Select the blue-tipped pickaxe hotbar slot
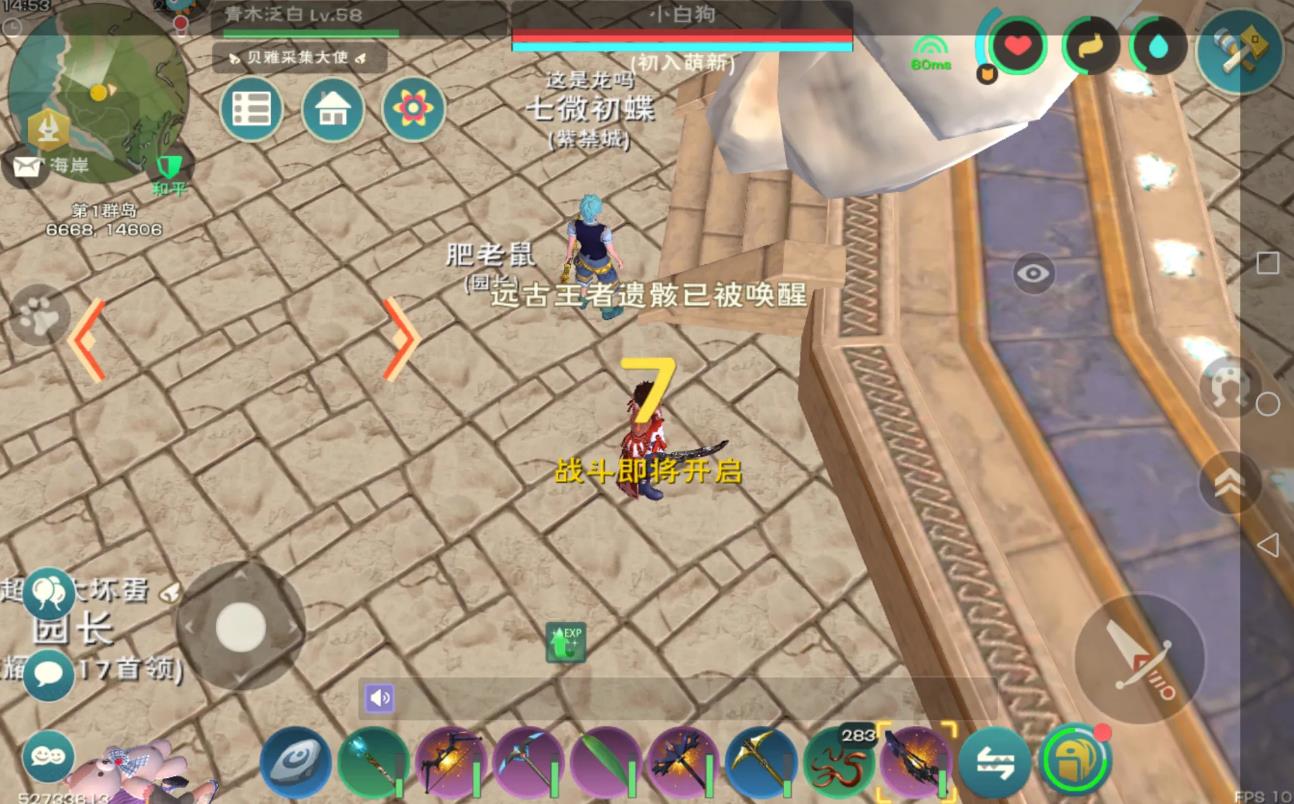1294x804 pixels. pyautogui.click(x=527, y=762)
